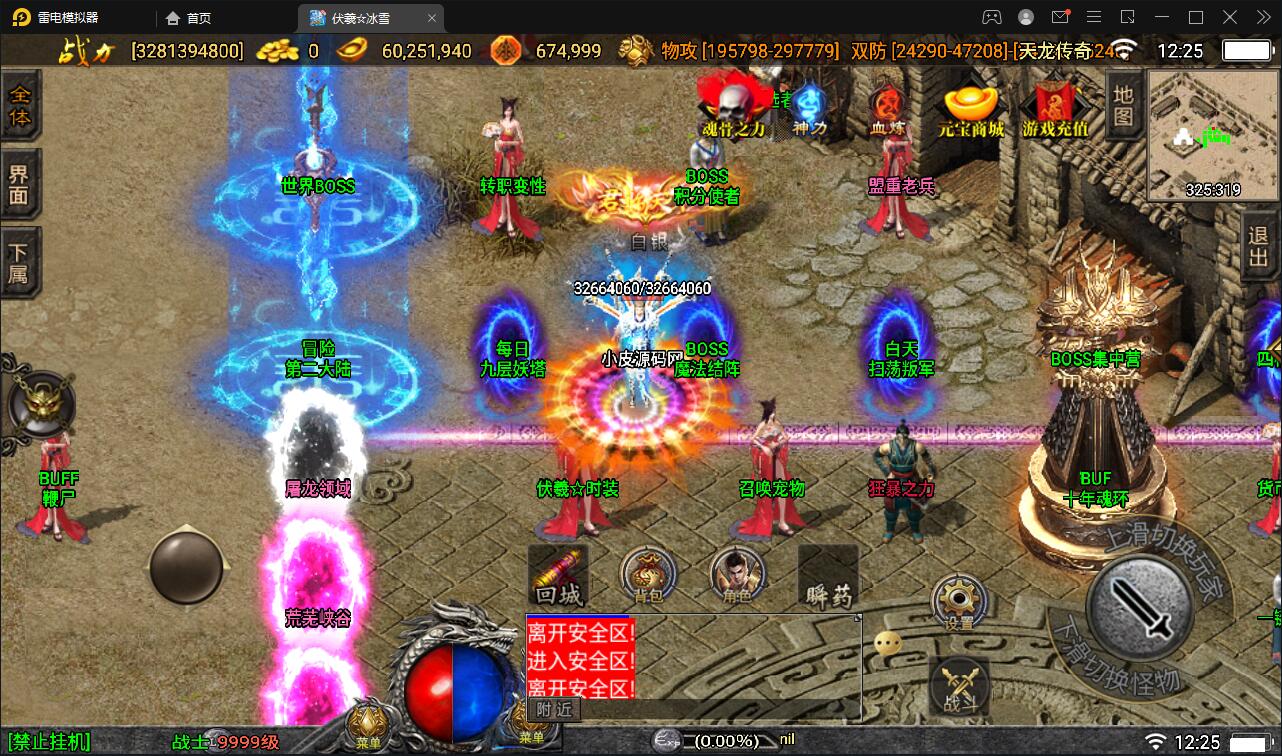The height and width of the screenshot is (756, 1282).
Task: Click the minimap in the corner
Action: (1212, 136)
